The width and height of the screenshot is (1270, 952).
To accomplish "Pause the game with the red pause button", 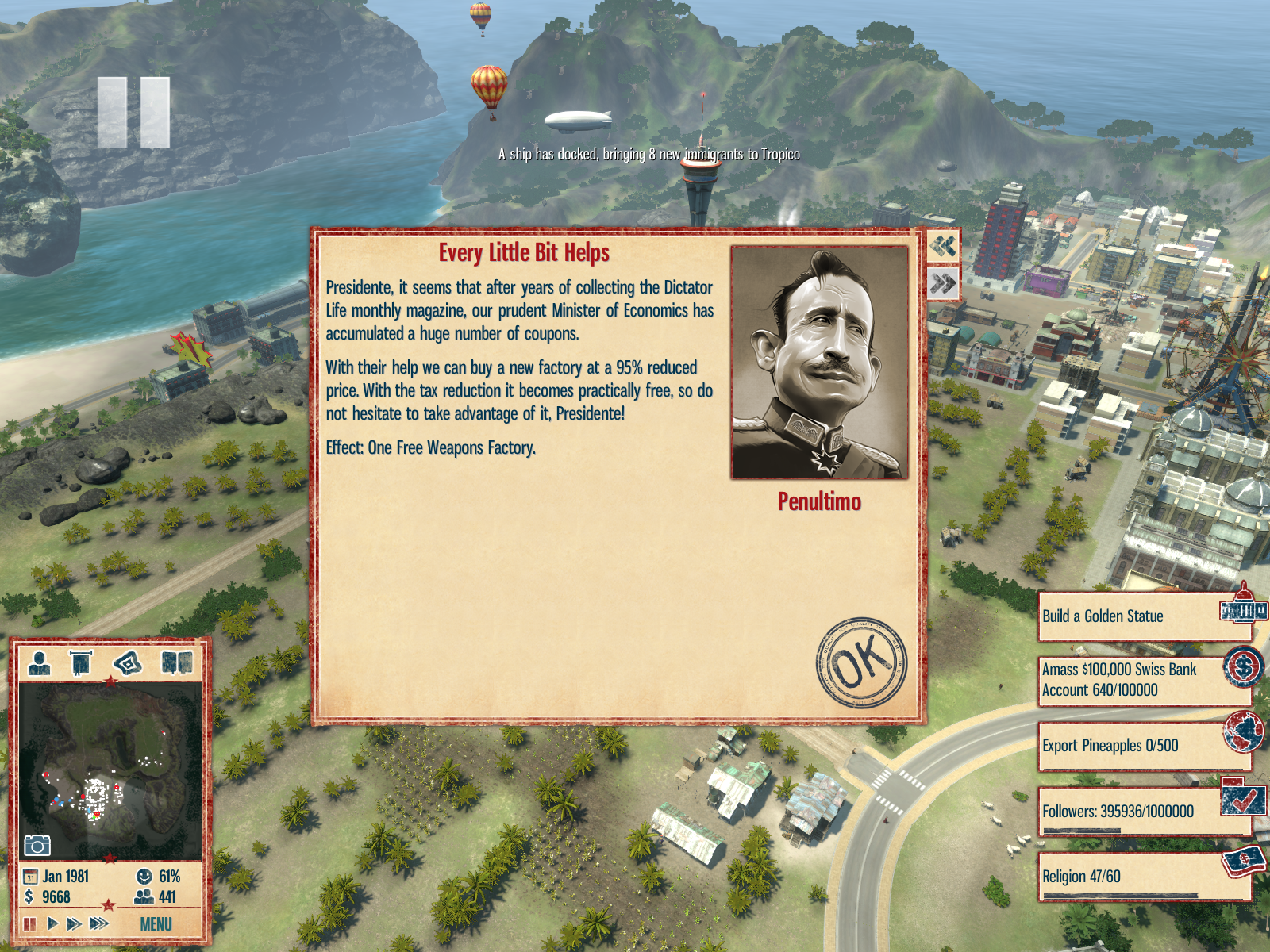I will pyautogui.click(x=30, y=923).
